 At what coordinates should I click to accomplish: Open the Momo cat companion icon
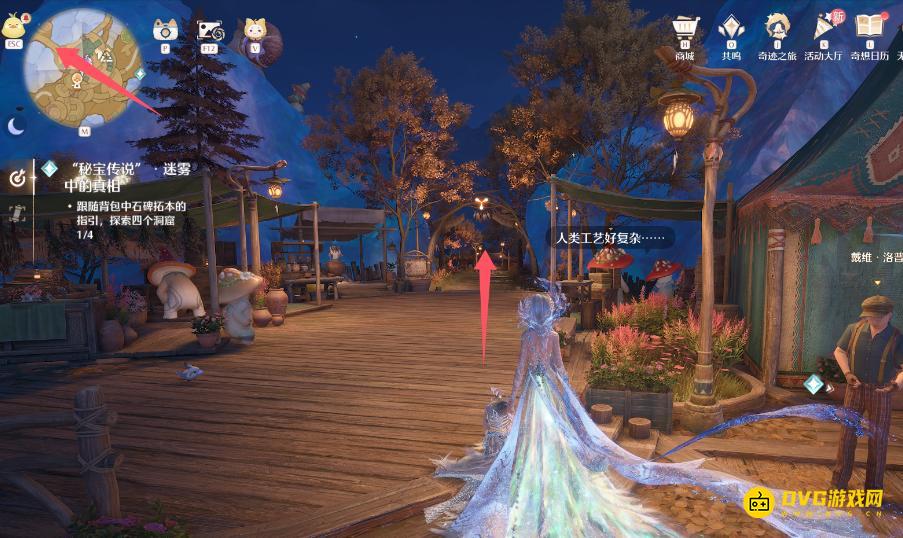pos(255,32)
